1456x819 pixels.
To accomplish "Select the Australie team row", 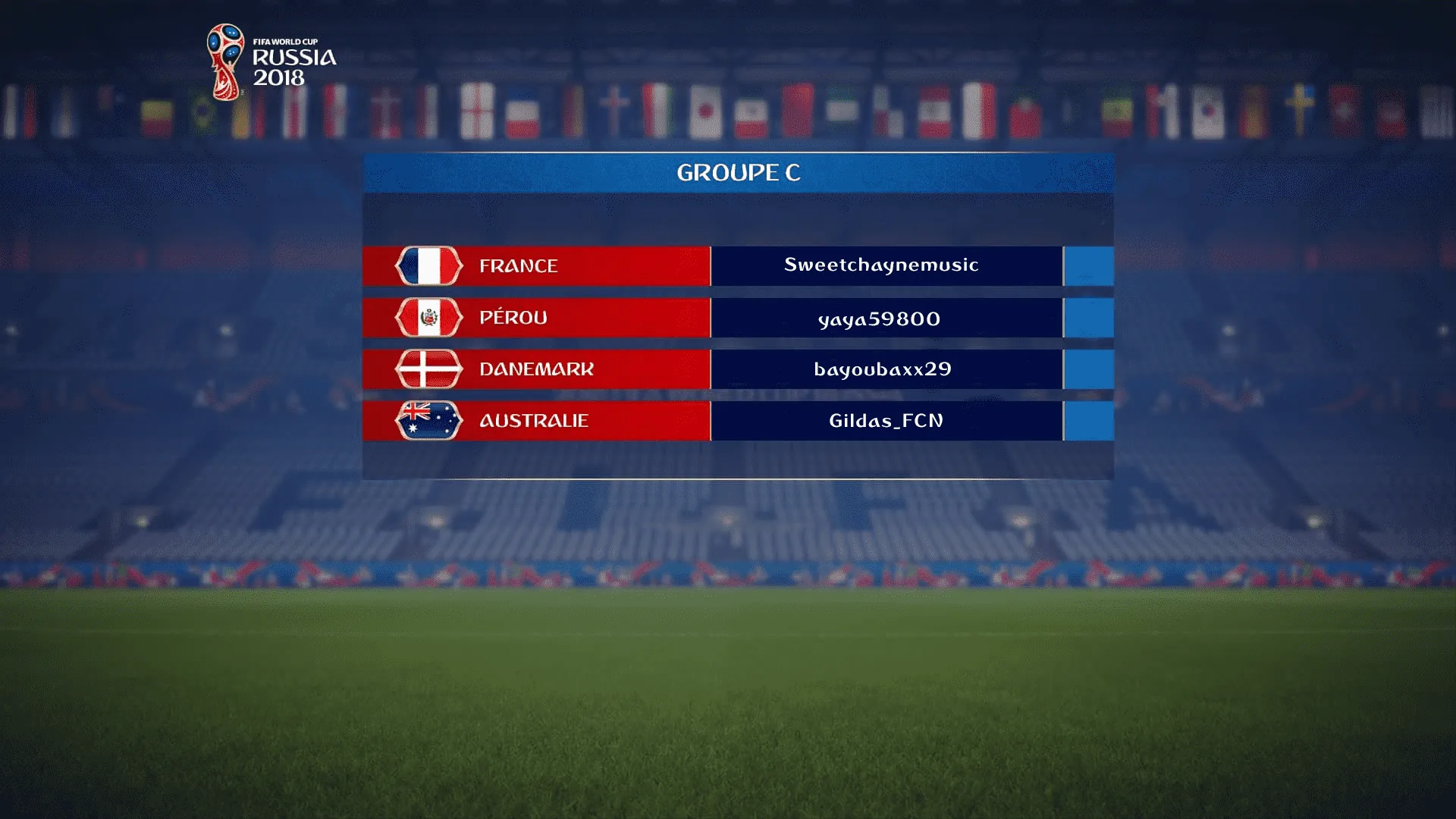I will 536,421.
